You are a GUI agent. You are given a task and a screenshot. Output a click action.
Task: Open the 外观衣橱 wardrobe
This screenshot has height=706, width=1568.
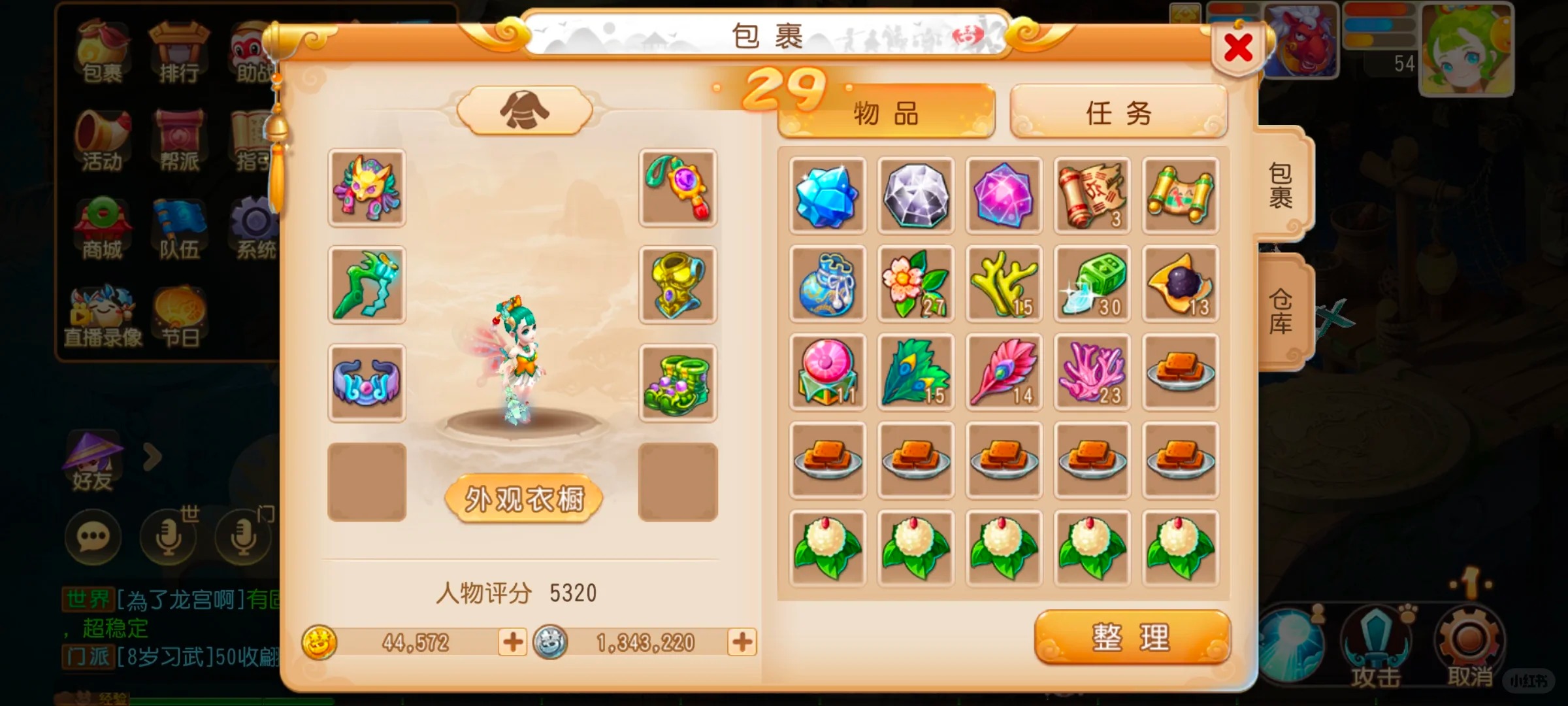point(524,500)
